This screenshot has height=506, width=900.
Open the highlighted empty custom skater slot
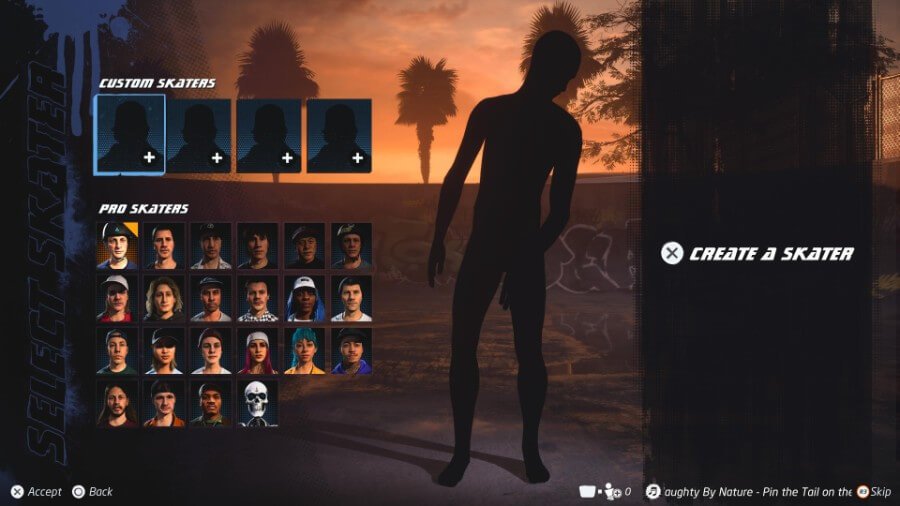coord(130,134)
